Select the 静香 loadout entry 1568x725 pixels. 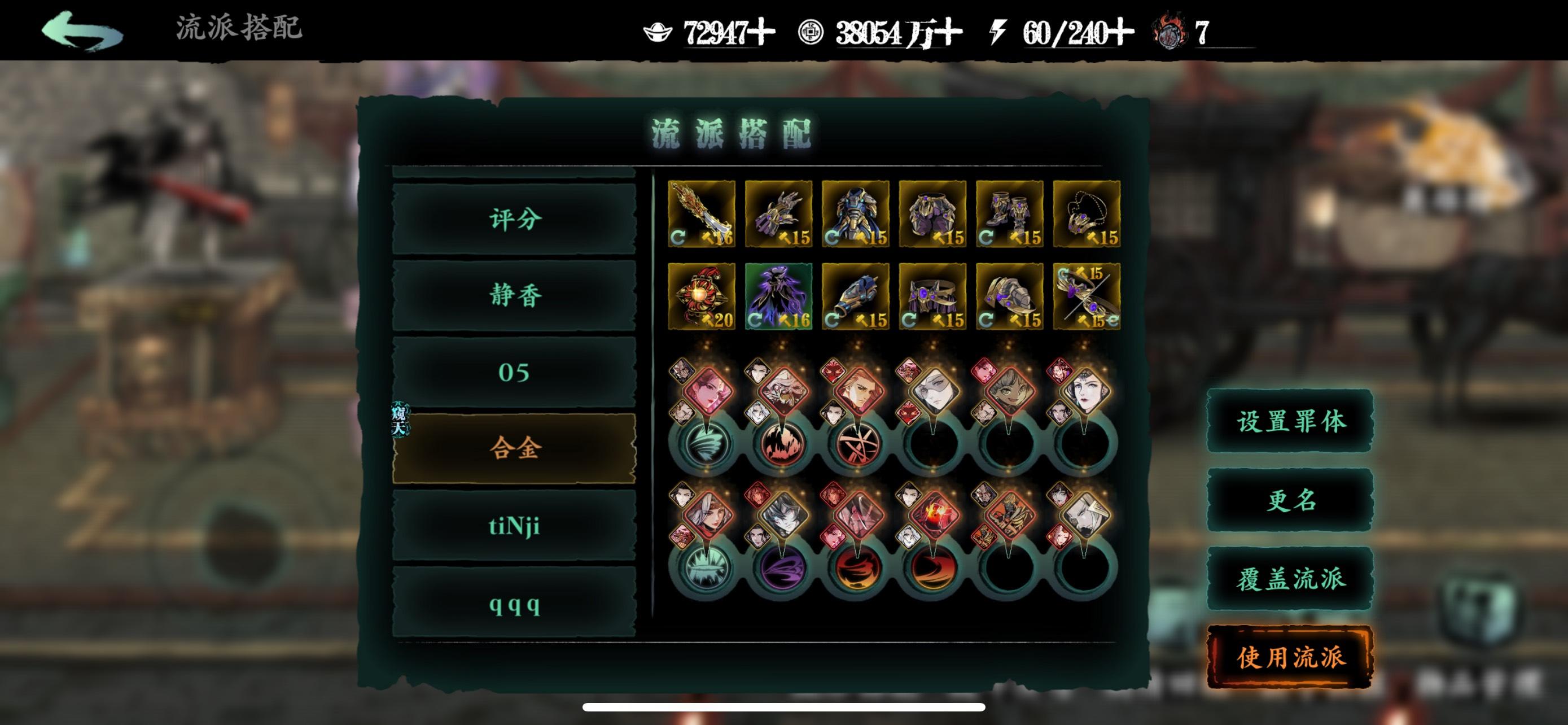click(513, 296)
